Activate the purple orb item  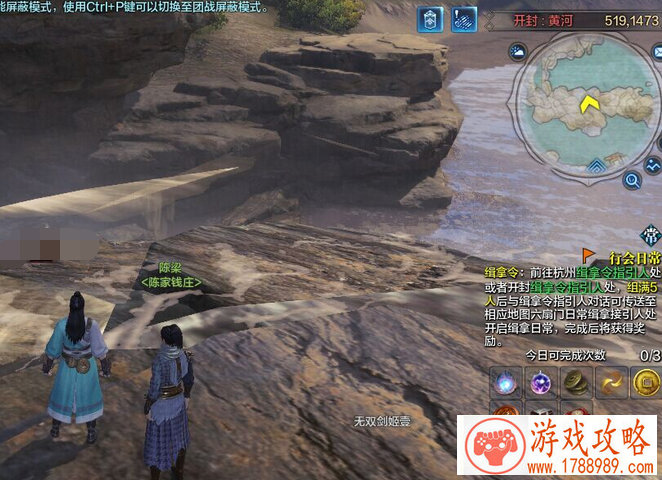(542, 380)
